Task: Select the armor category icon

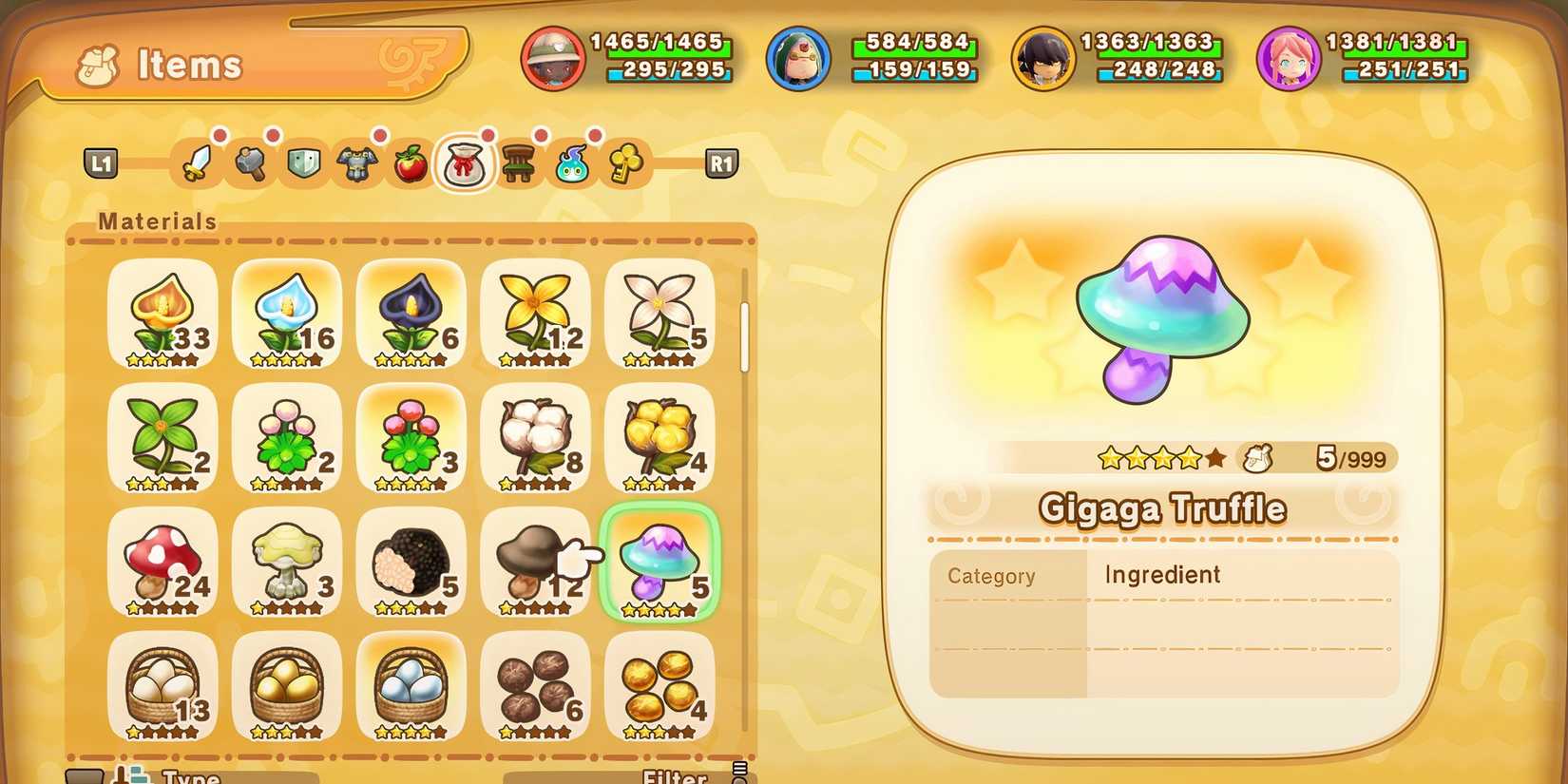Action: pos(356,162)
